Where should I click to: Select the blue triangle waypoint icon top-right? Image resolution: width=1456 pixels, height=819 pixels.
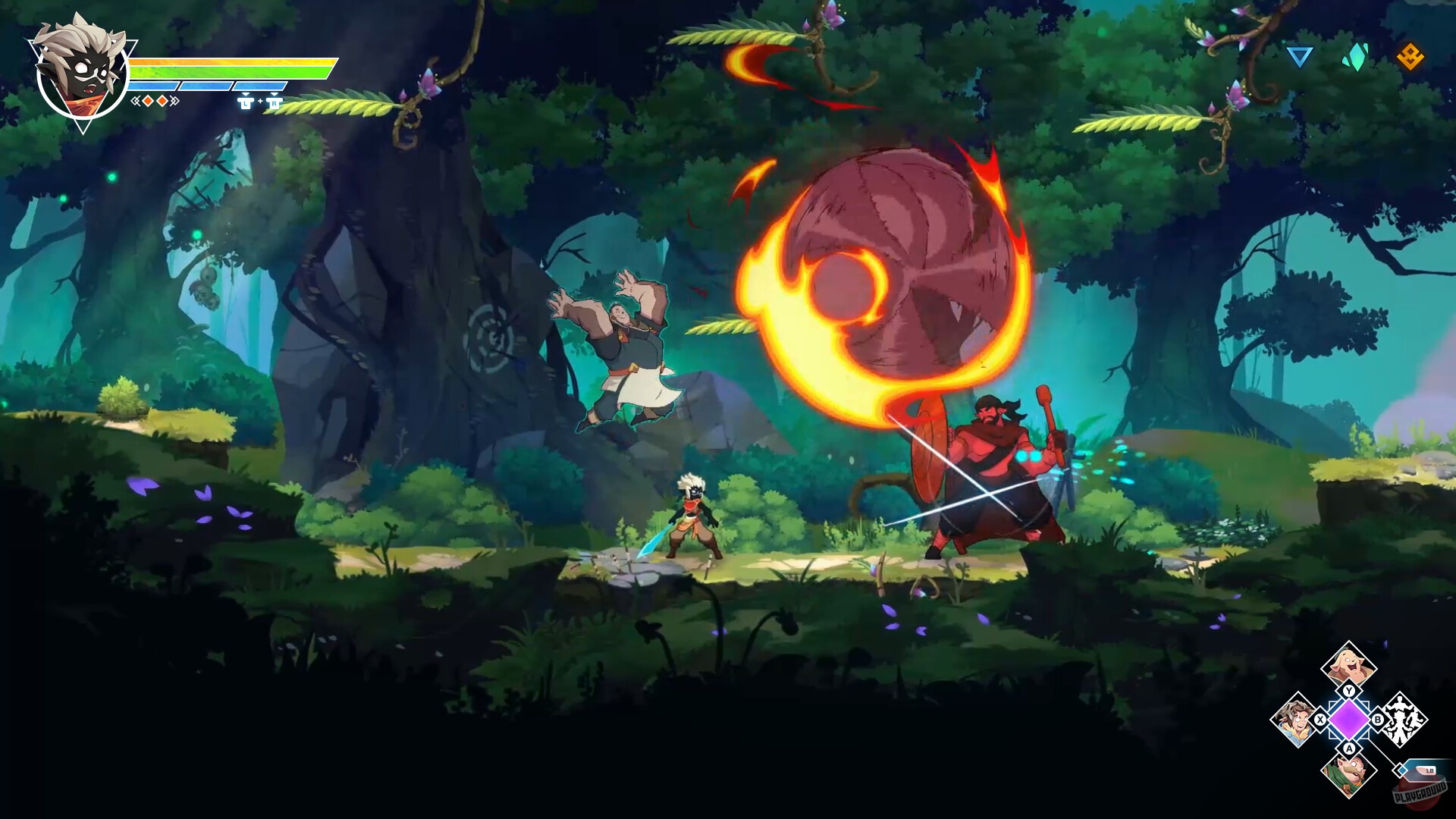pyautogui.click(x=1298, y=56)
